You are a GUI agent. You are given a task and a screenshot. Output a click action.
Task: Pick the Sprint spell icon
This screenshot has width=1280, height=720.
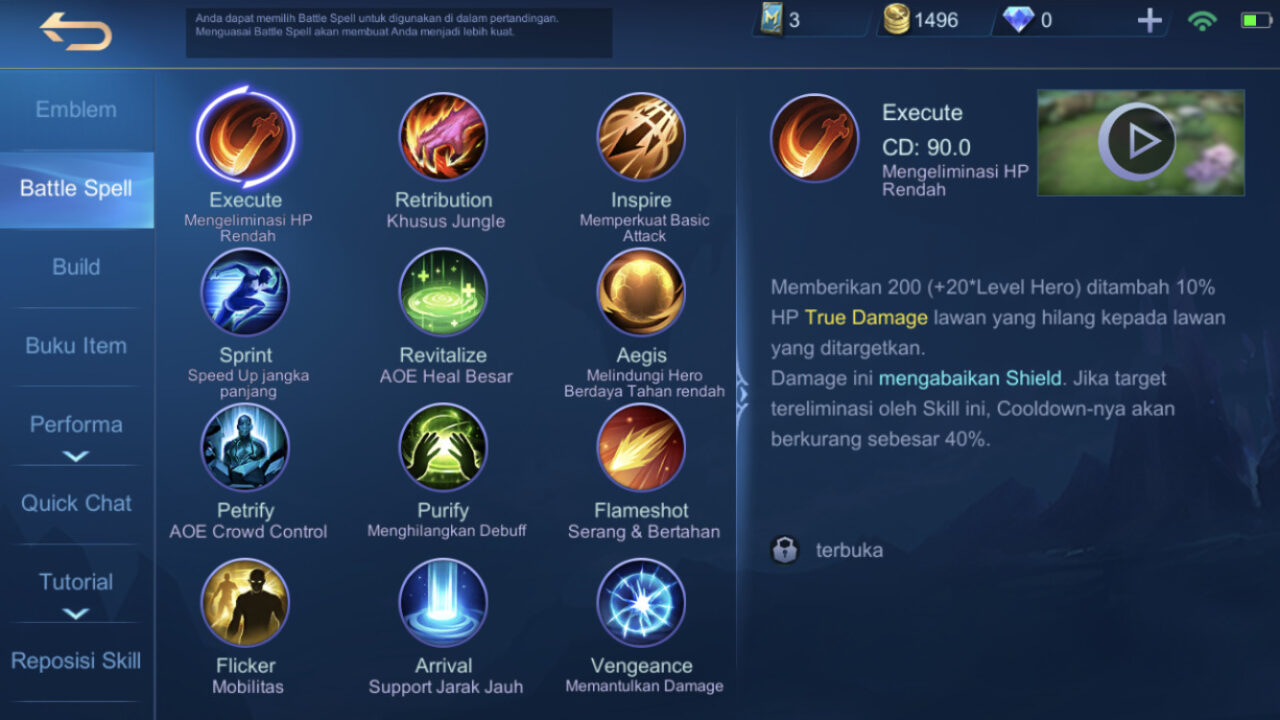(x=245, y=292)
